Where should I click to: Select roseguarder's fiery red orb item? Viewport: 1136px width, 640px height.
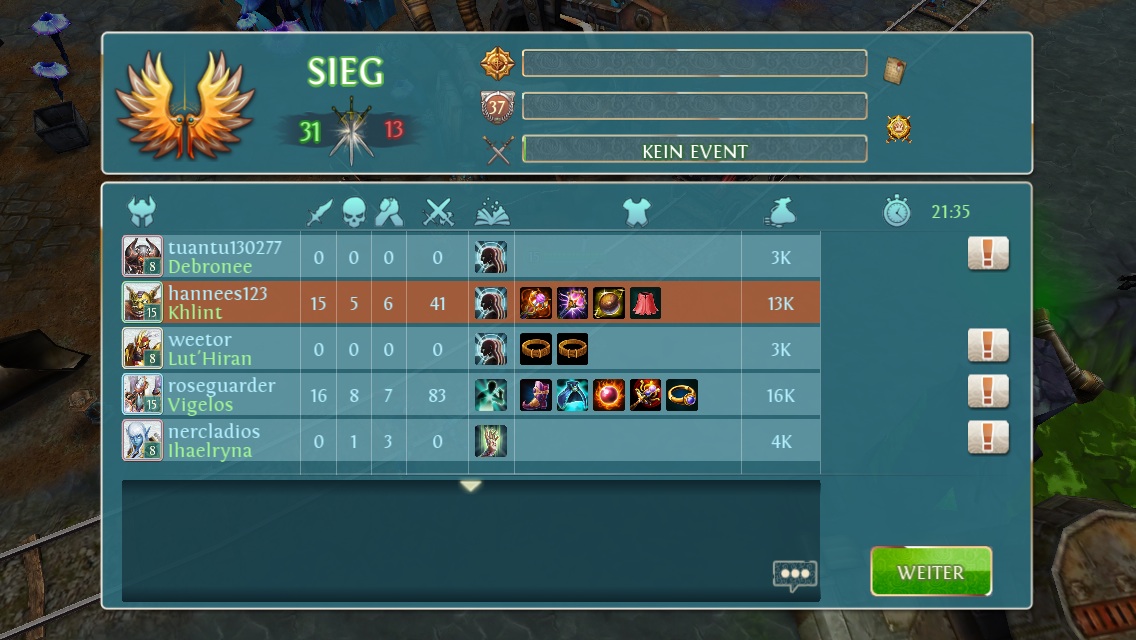click(609, 395)
